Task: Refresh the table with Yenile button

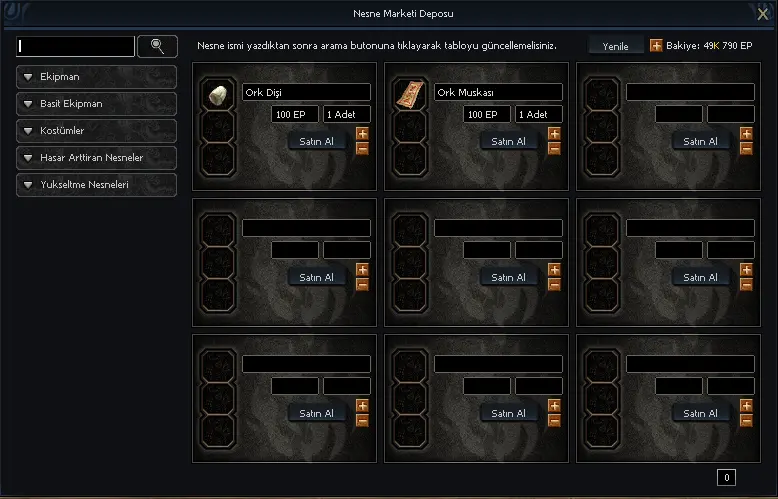Action: pyautogui.click(x=615, y=46)
